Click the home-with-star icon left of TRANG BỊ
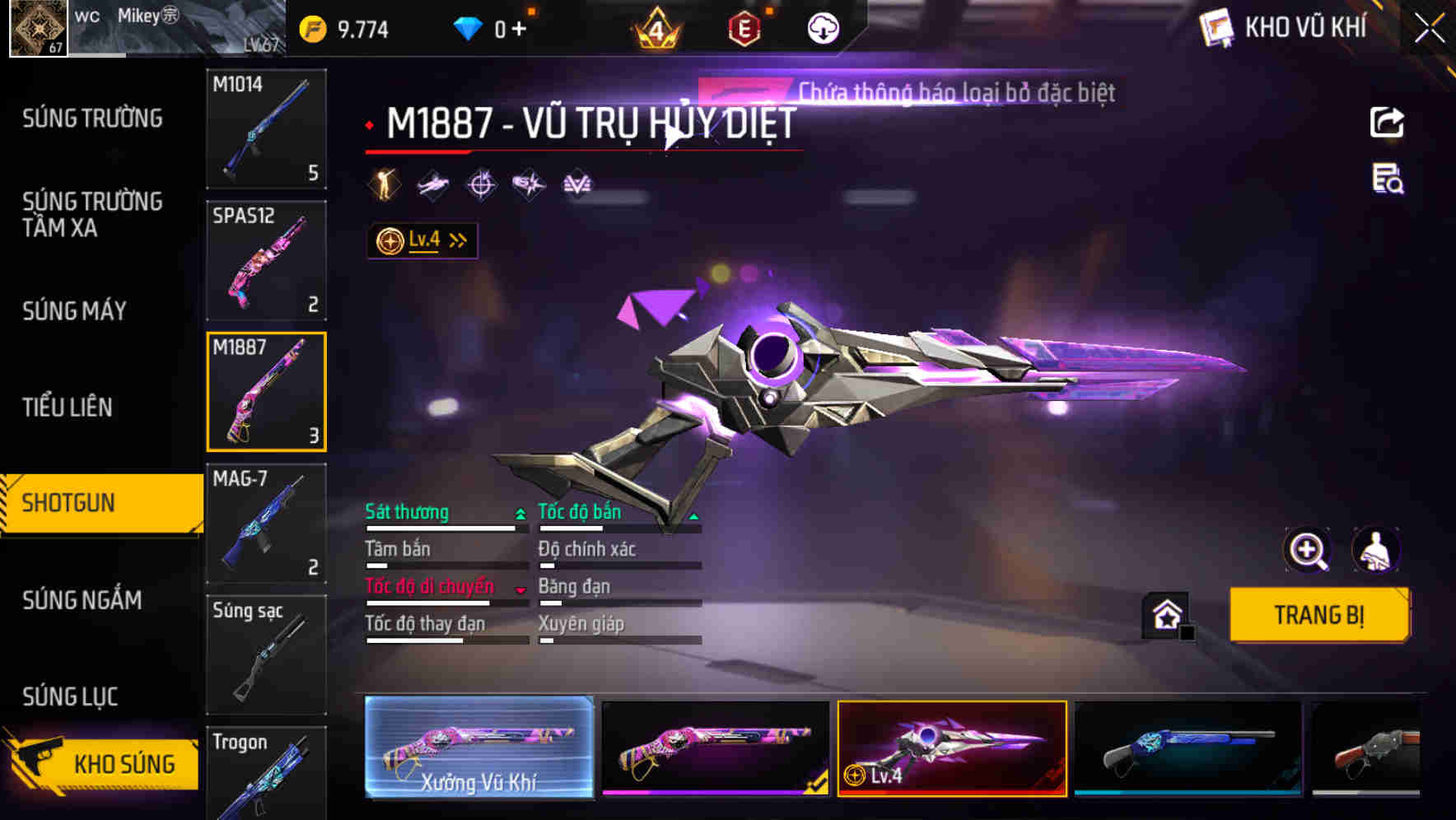The height and width of the screenshot is (820, 1456). (1164, 614)
